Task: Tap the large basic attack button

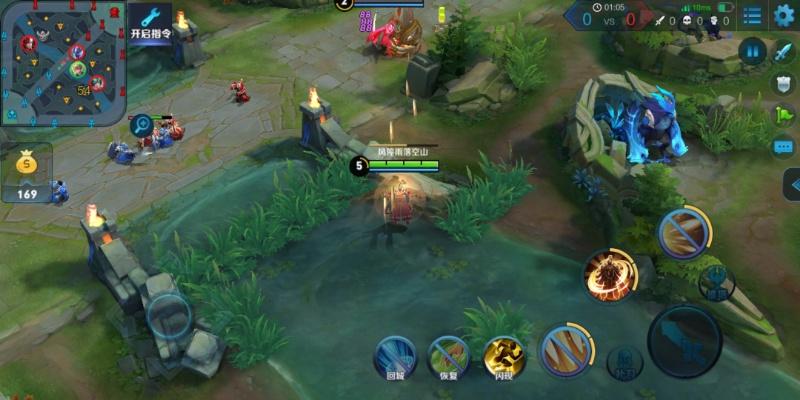Action: point(685,340)
